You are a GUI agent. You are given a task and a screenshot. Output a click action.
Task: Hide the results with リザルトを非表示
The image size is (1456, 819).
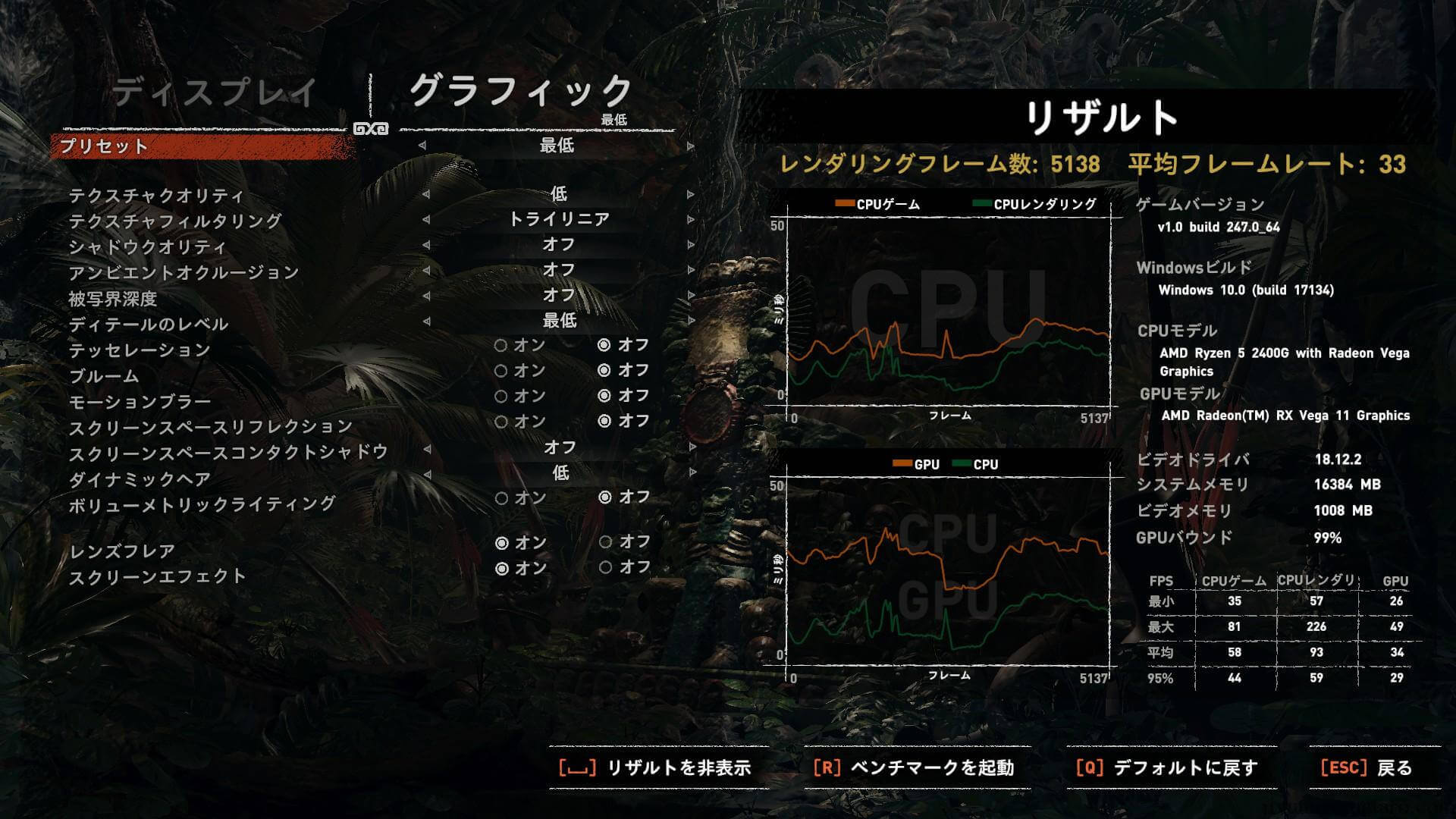[x=655, y=767]
